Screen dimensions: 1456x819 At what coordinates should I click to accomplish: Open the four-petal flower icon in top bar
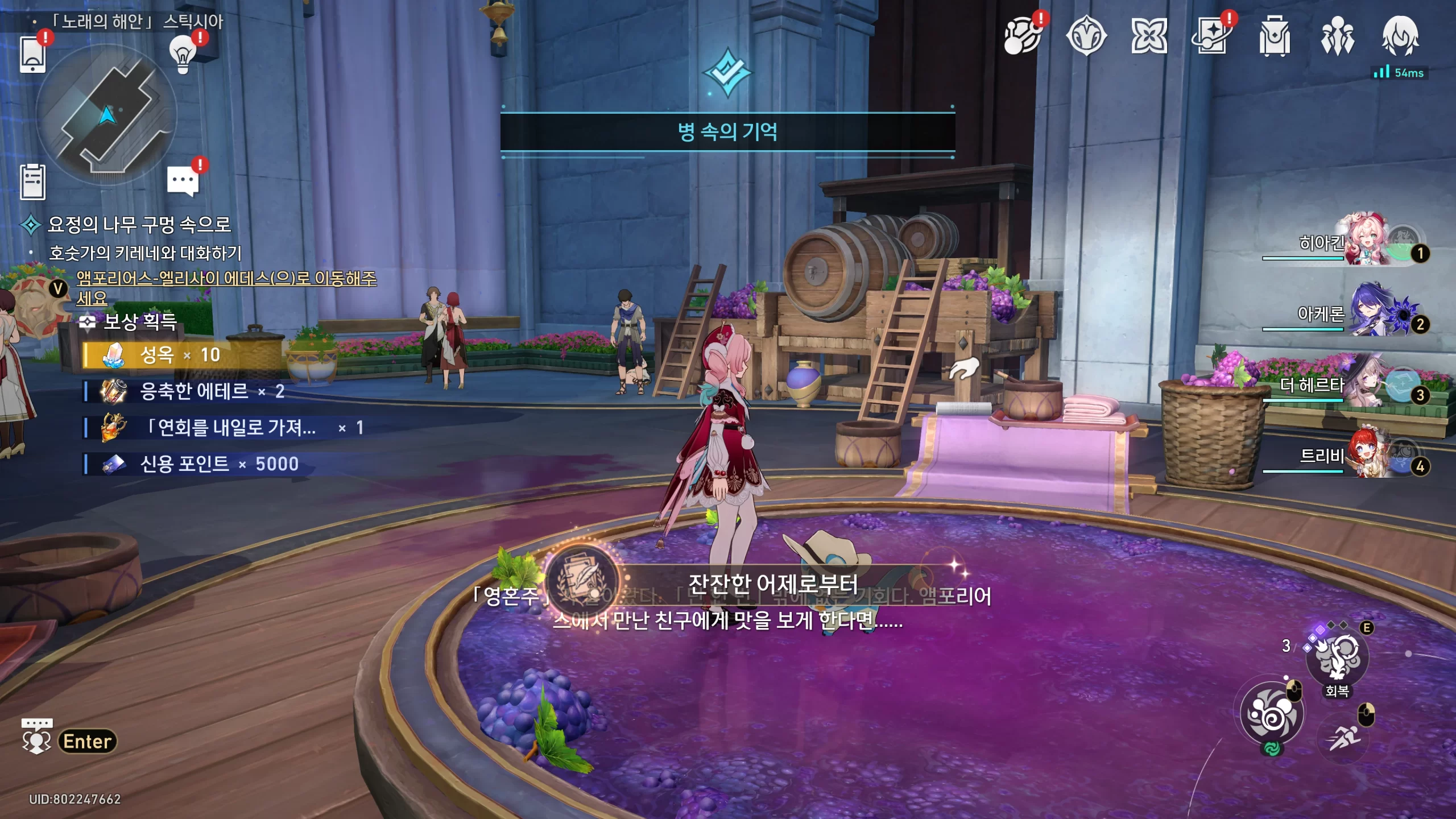(1149, 36)
